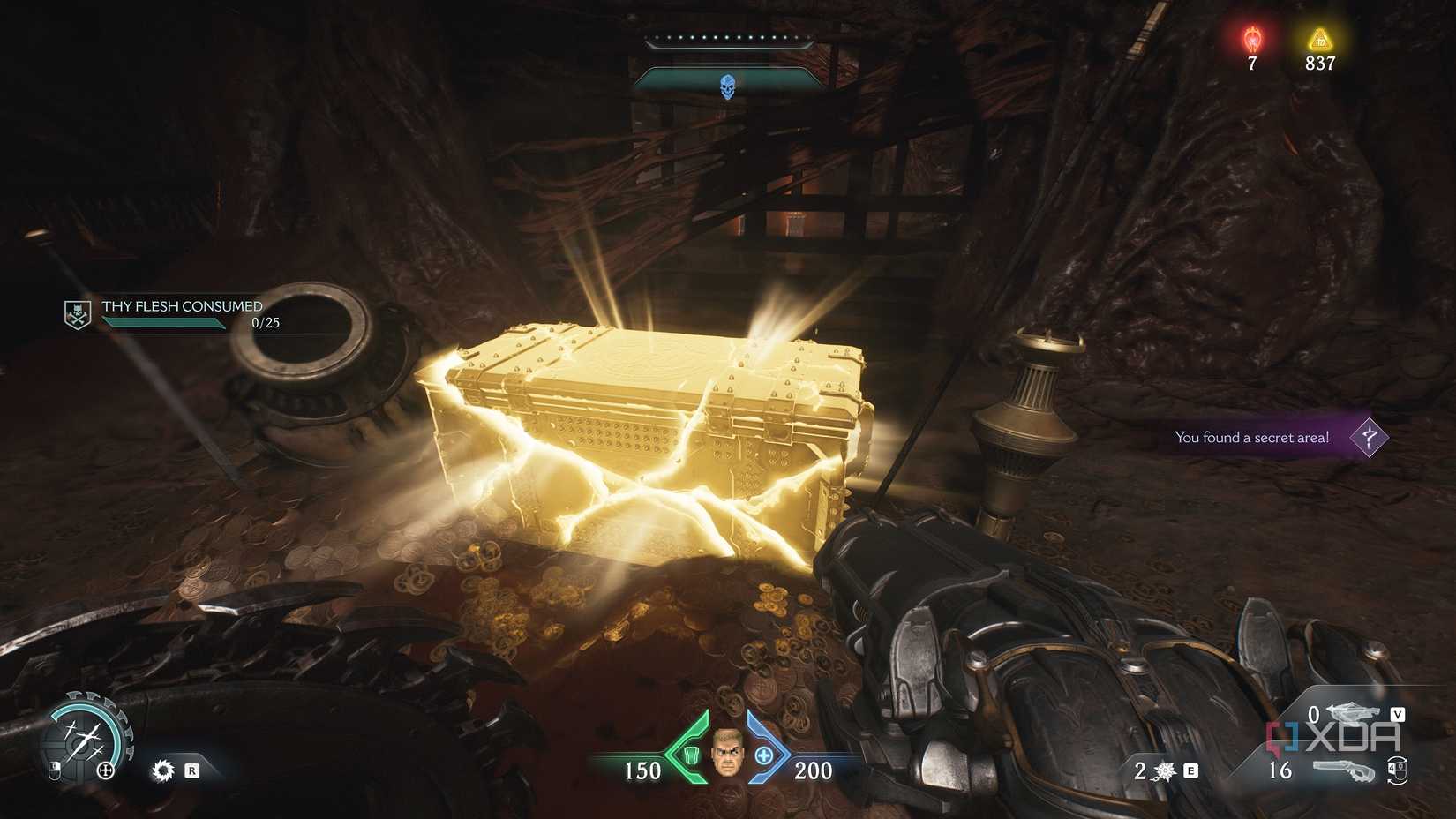Click the You found a secret area notification
1456x819 pixels.
tap(1251, 437)
